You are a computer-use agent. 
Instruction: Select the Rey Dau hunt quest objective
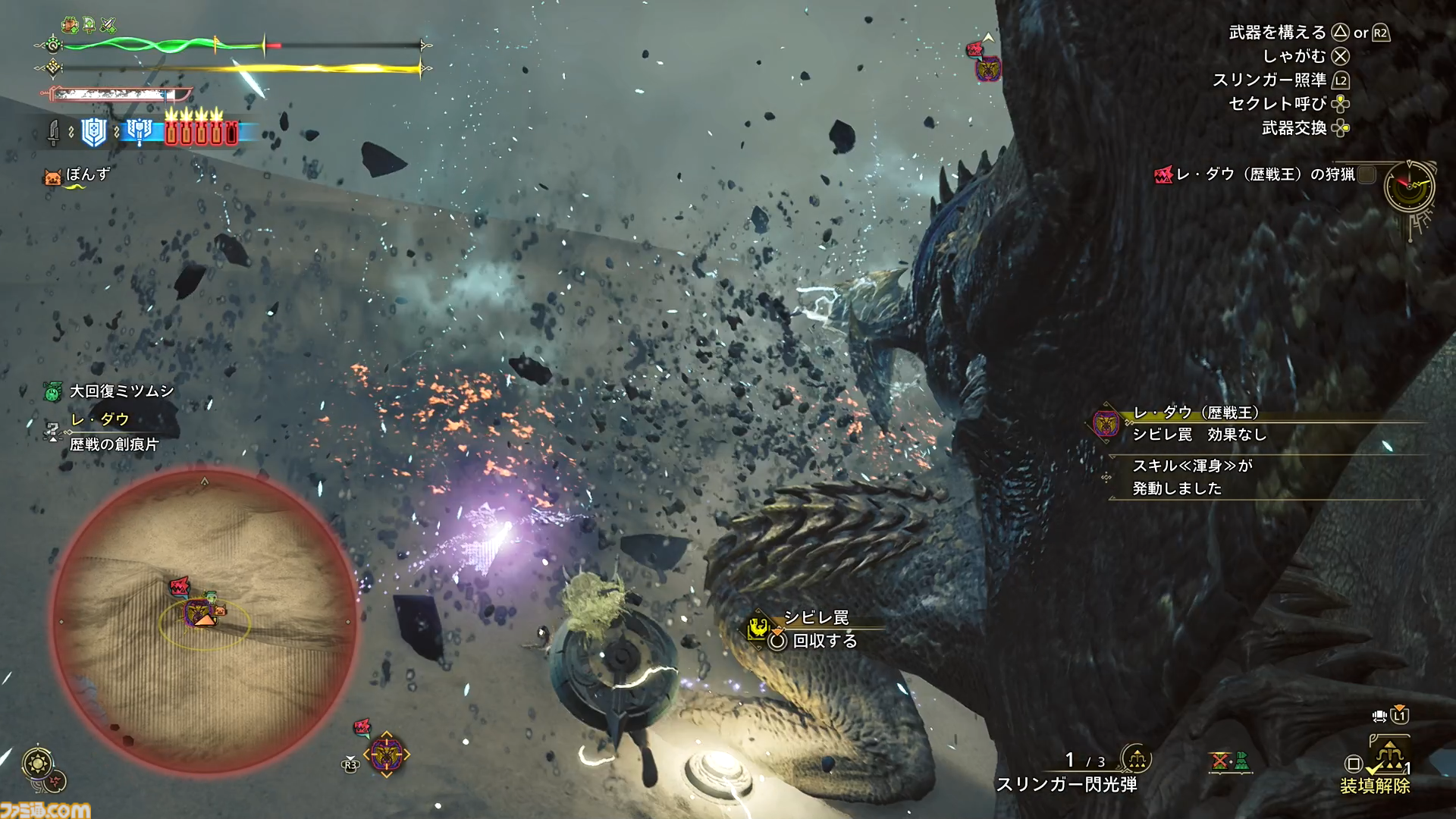[x=1264, y=174]
